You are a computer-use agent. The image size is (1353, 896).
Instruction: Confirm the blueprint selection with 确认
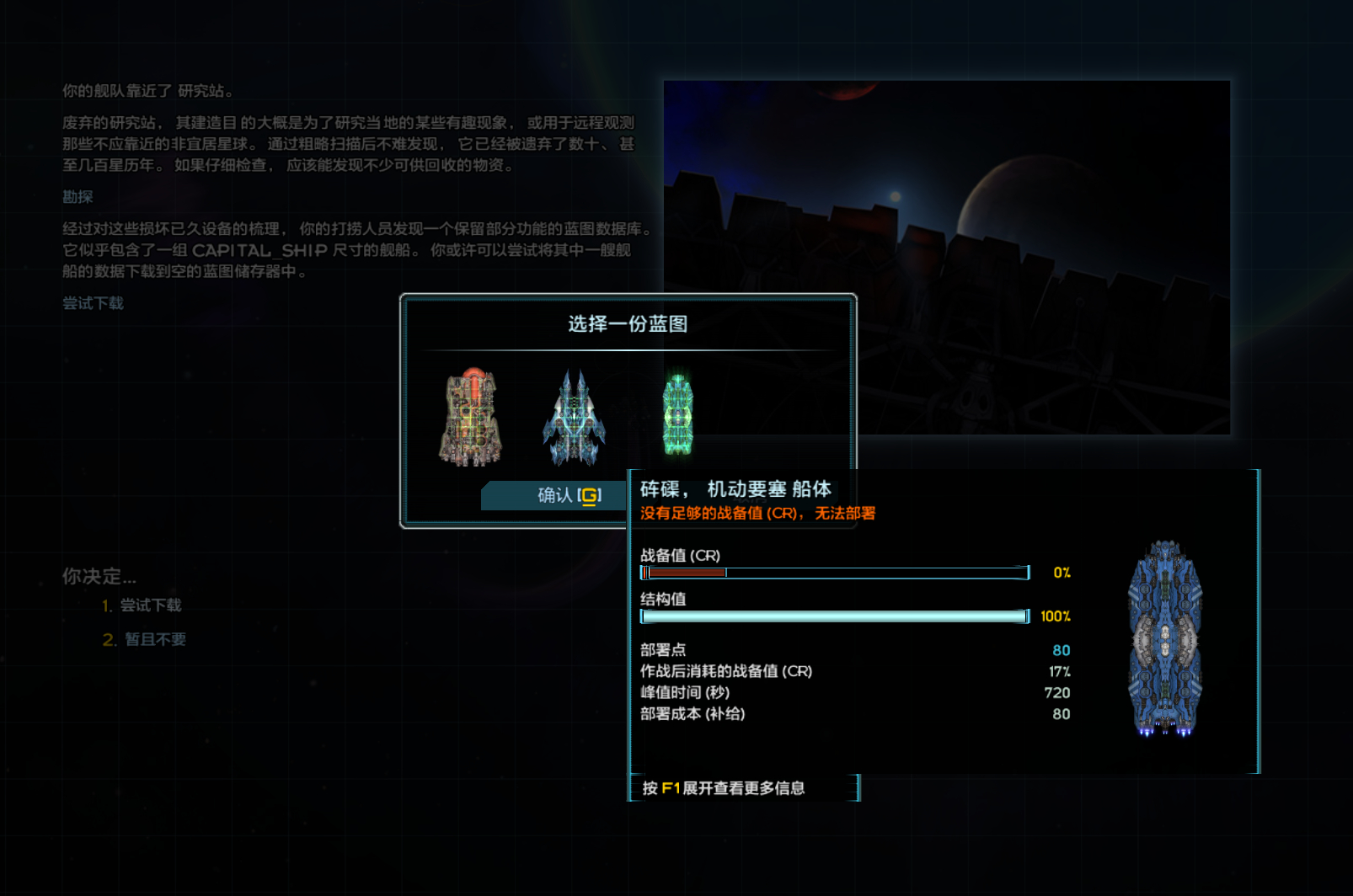(x=556, y=495)
